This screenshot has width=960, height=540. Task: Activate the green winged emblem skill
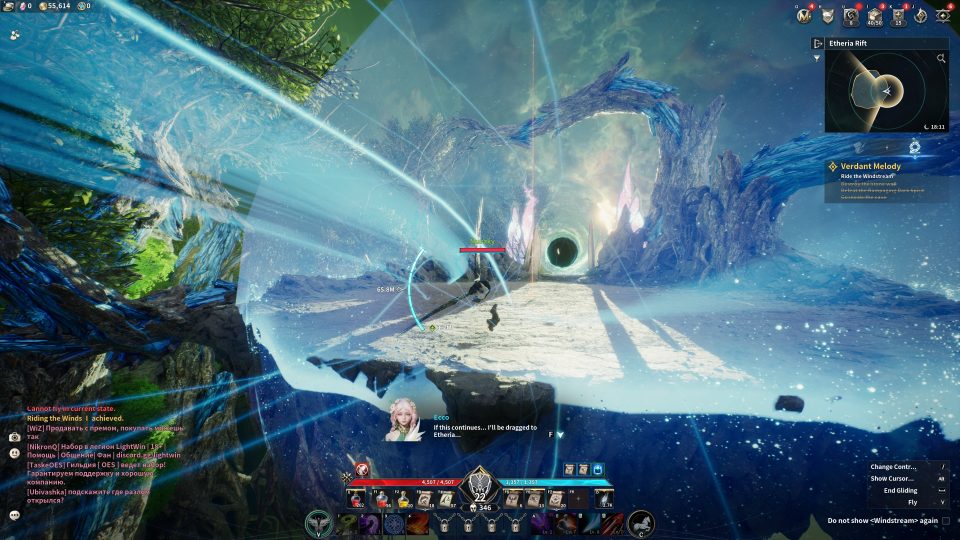tap(320, 523)
